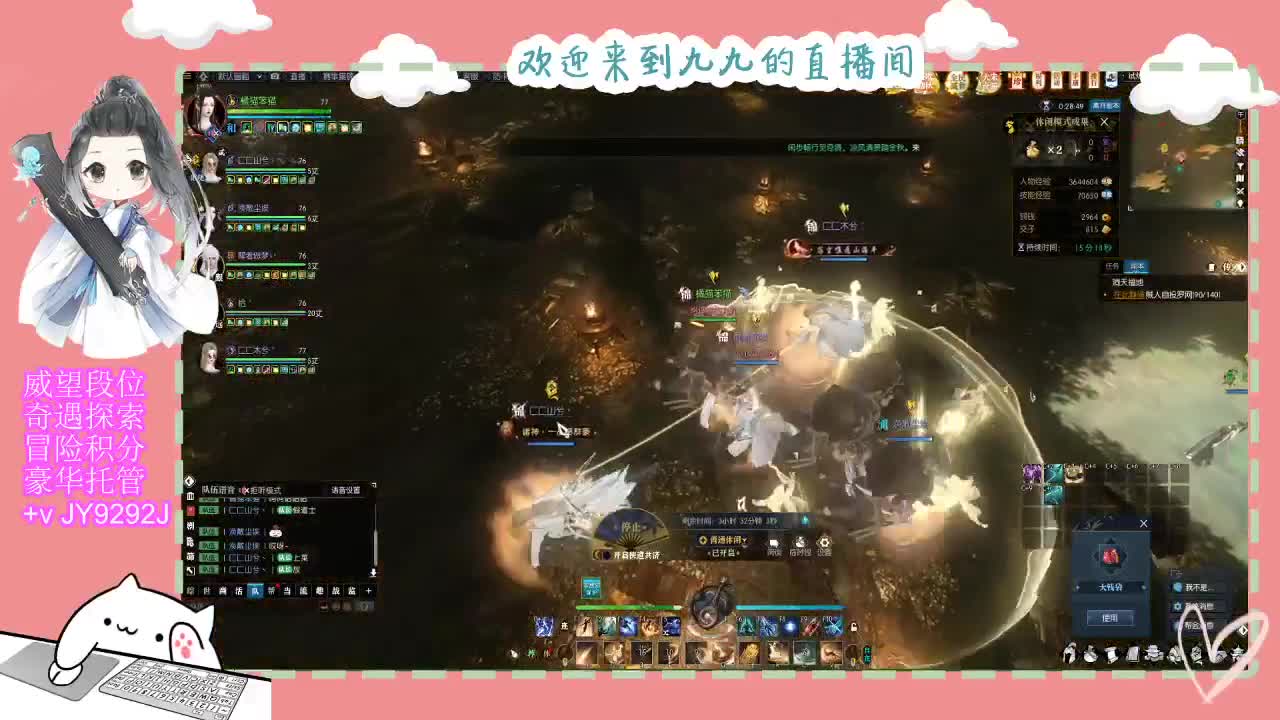1280x720 pixels.
Task: Click the right arrow beside the ×2 multiplier
Action: click(x=1076, y=150)
